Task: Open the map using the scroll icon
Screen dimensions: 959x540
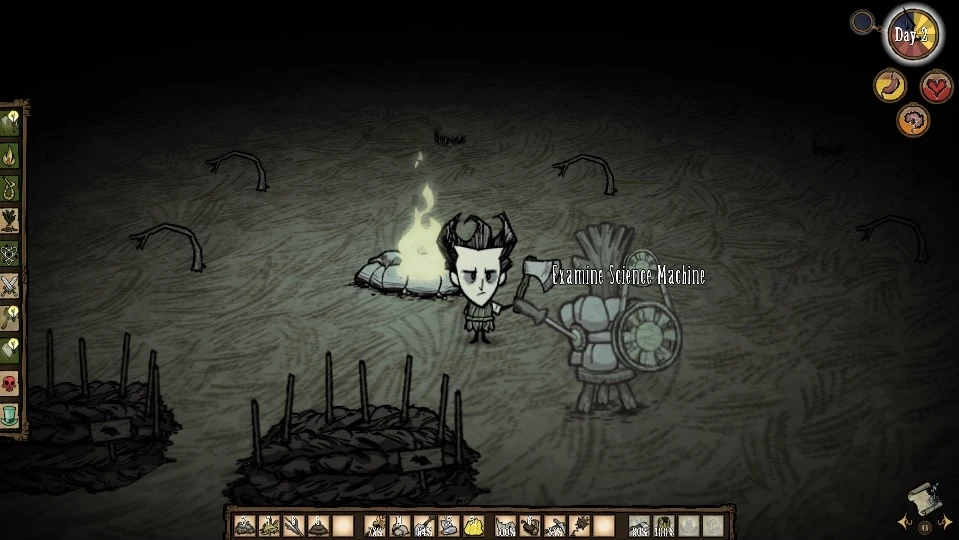Action: (x=923, y=497)
